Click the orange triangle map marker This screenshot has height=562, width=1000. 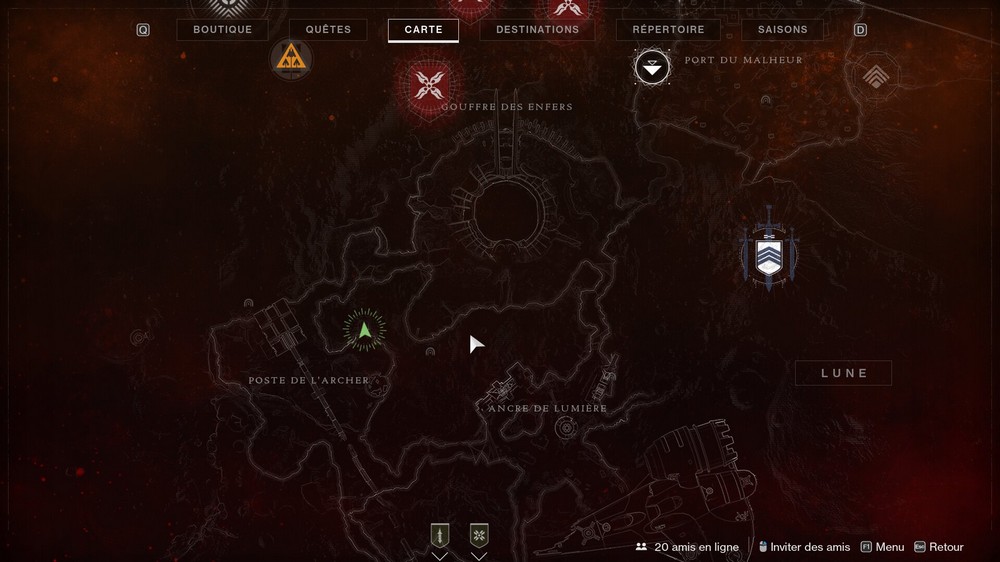291,58
